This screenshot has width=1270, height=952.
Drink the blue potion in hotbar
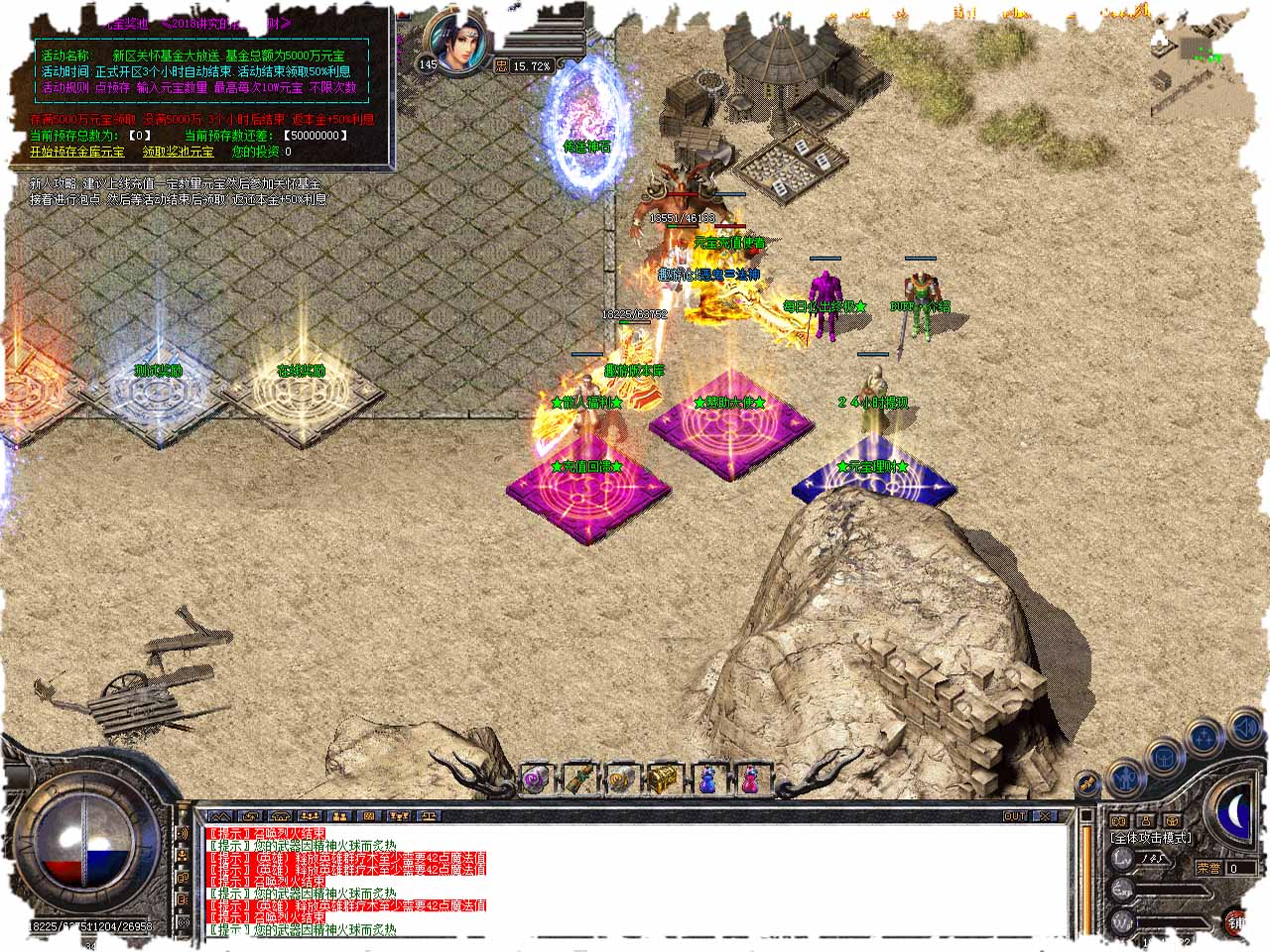point(707,779)
